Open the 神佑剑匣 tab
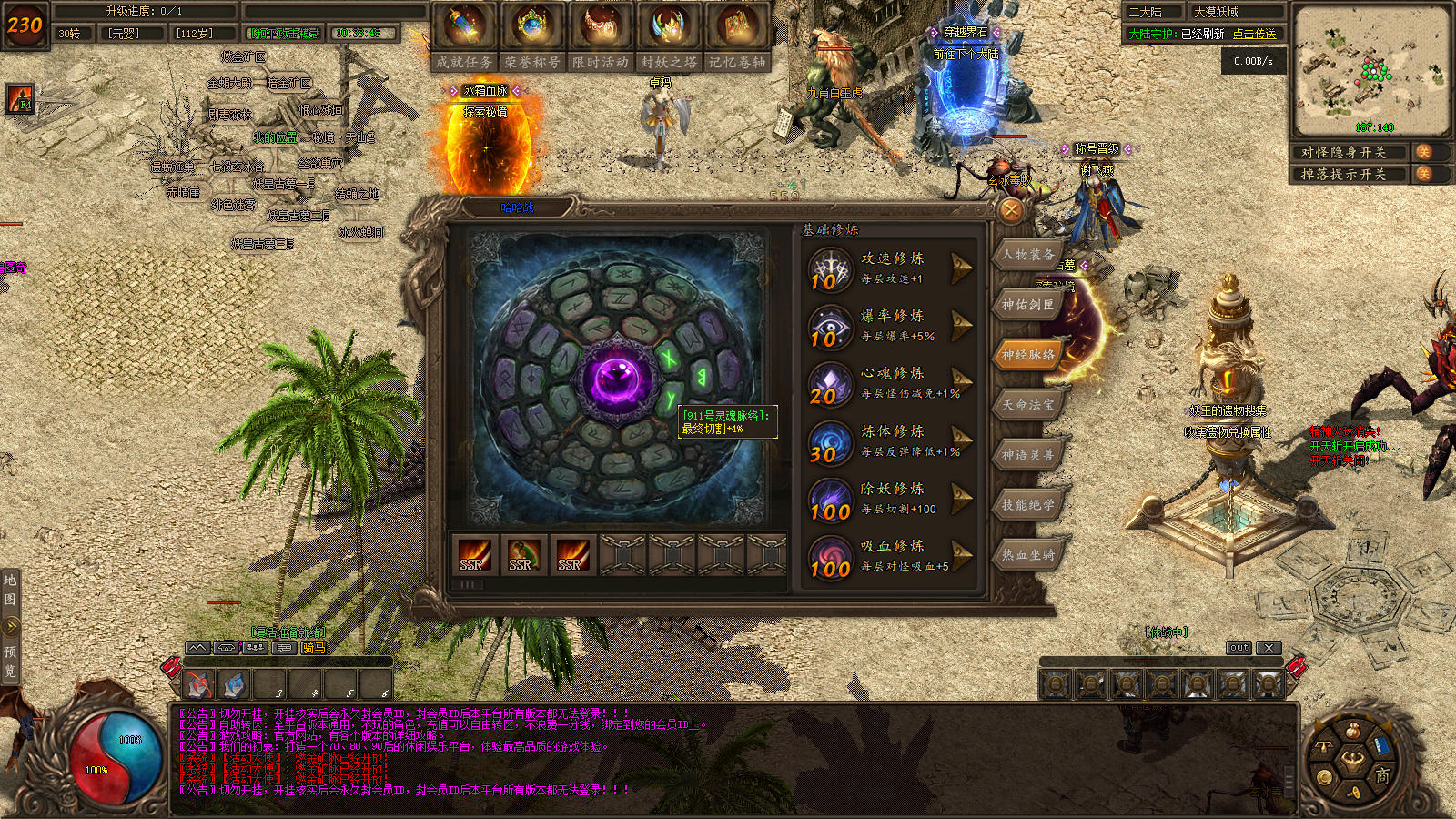Viewport: 1456px width, 819px height. tap(1028, 305)
